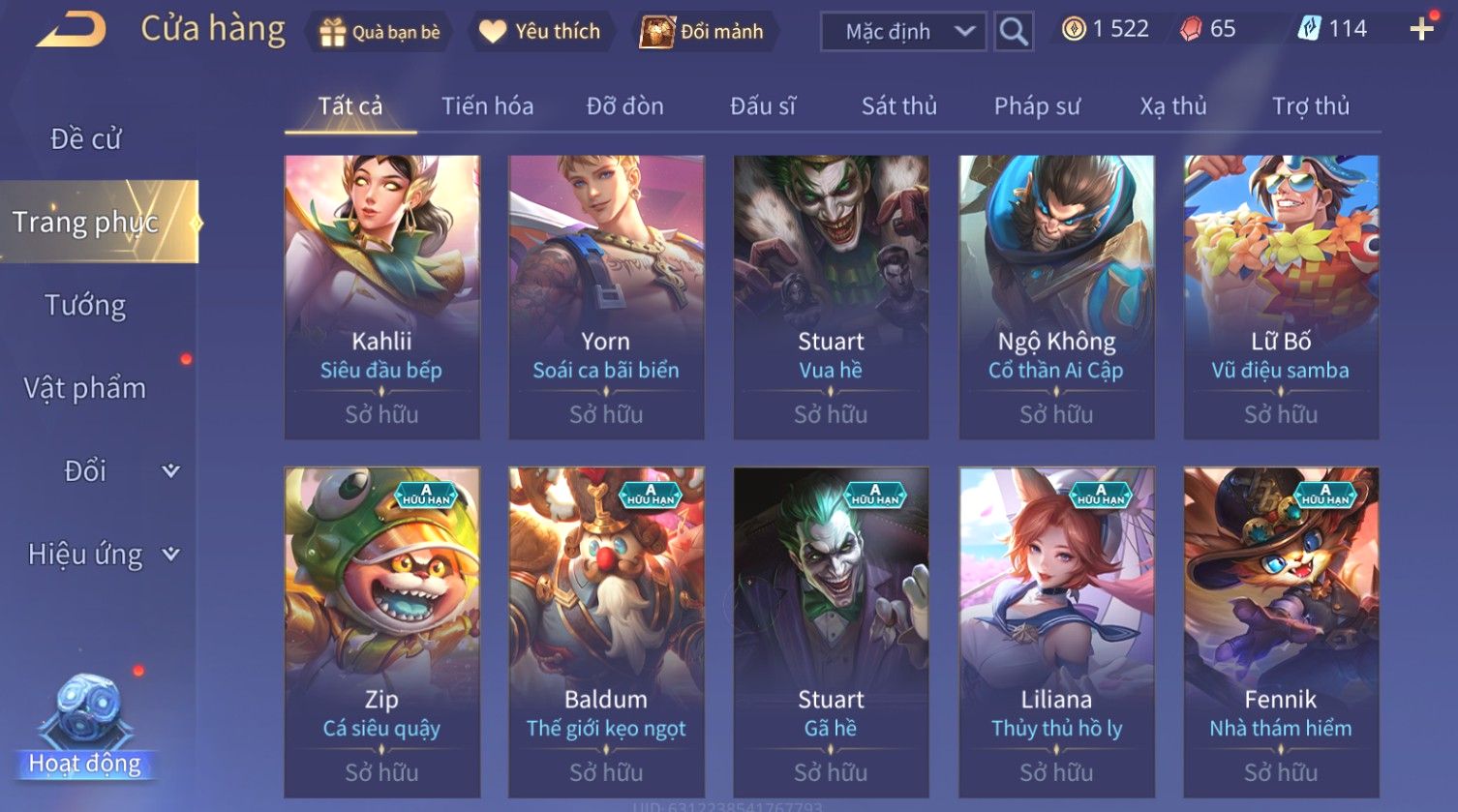The width and height of the screenshot is (1458, 812).
Task: Open Đổi mảnh fragment exchange
Action: coord(702,32)
